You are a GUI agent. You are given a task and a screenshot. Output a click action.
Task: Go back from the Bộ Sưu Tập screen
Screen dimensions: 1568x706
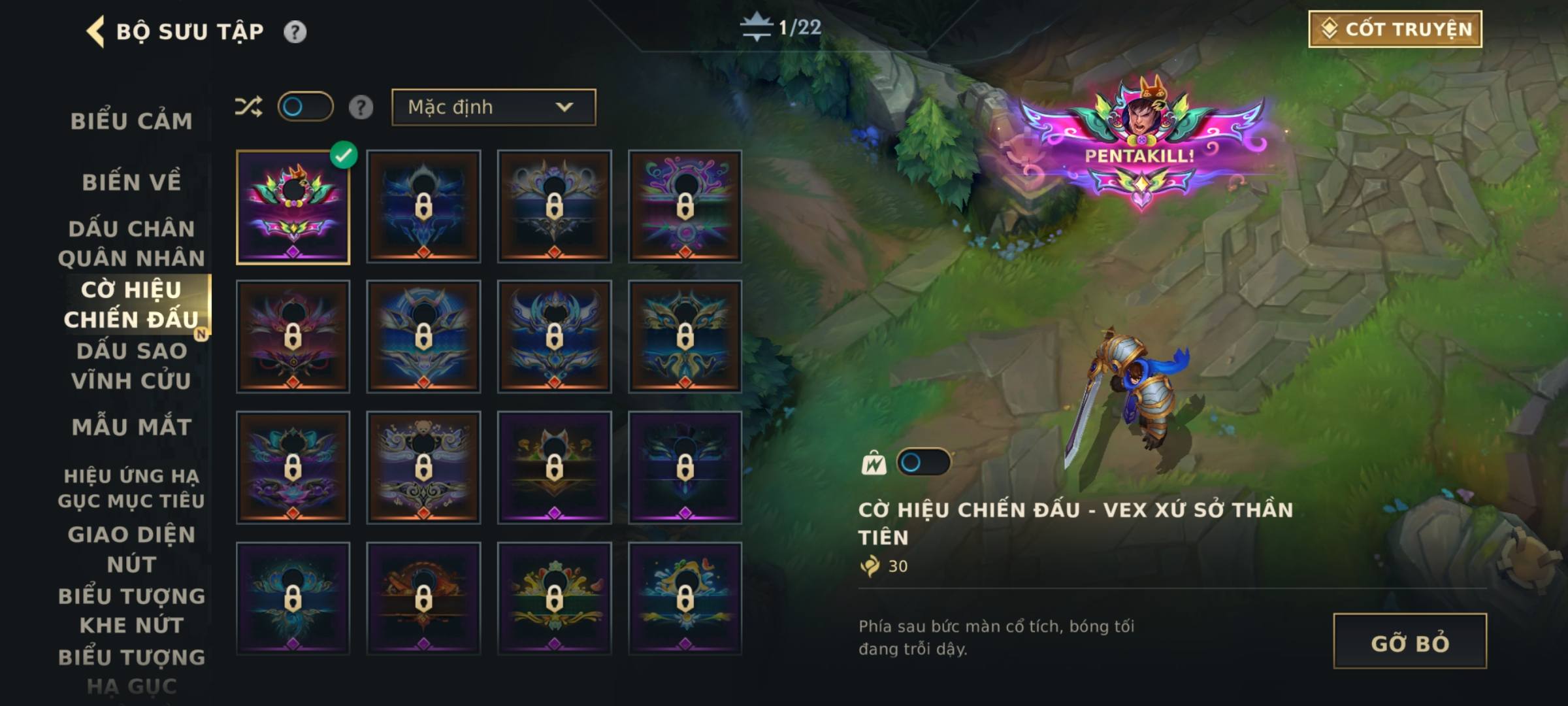pyautogui.click(x=96, y=31)
